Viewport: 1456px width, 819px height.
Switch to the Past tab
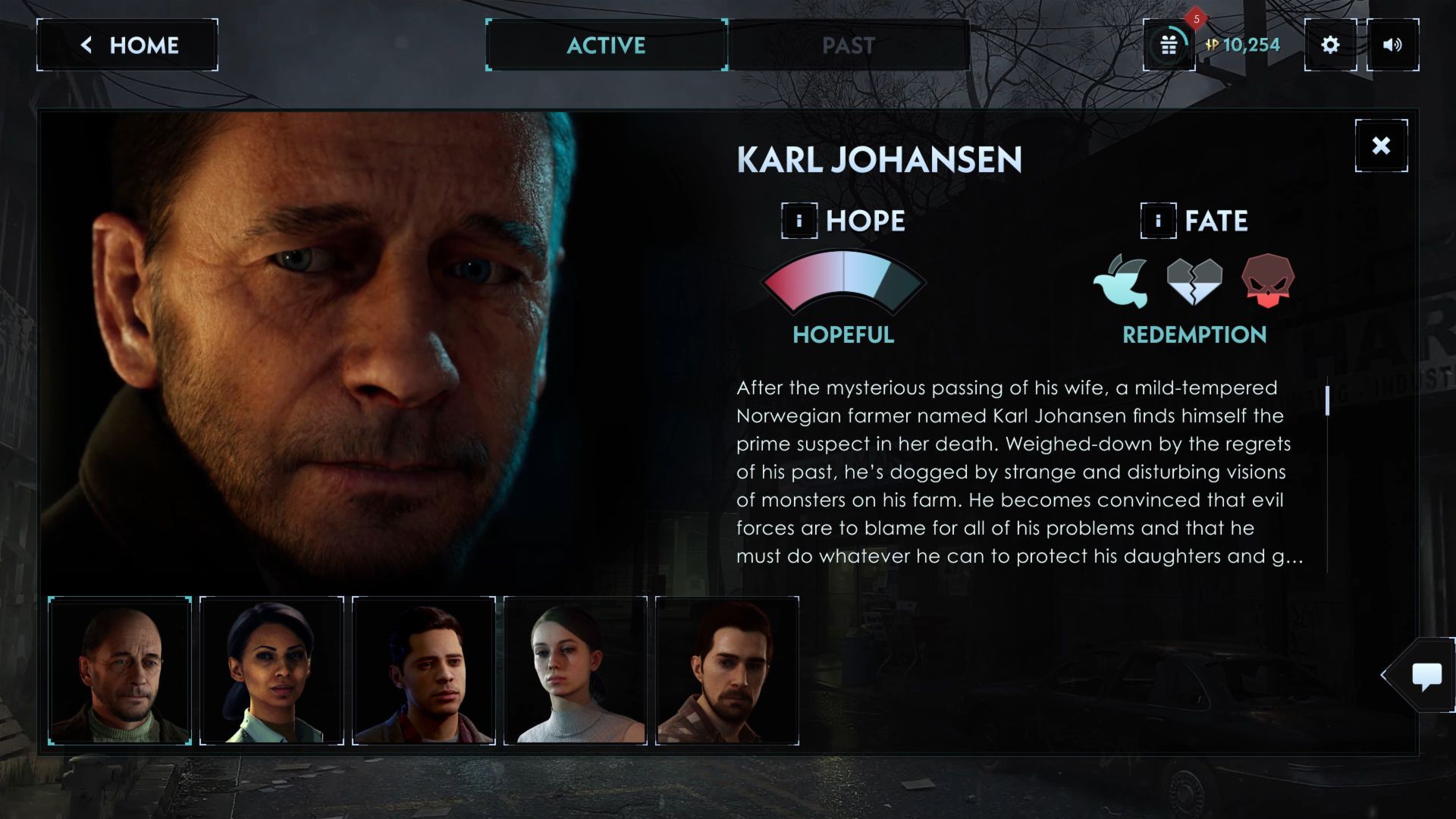[x=848, y=45]
